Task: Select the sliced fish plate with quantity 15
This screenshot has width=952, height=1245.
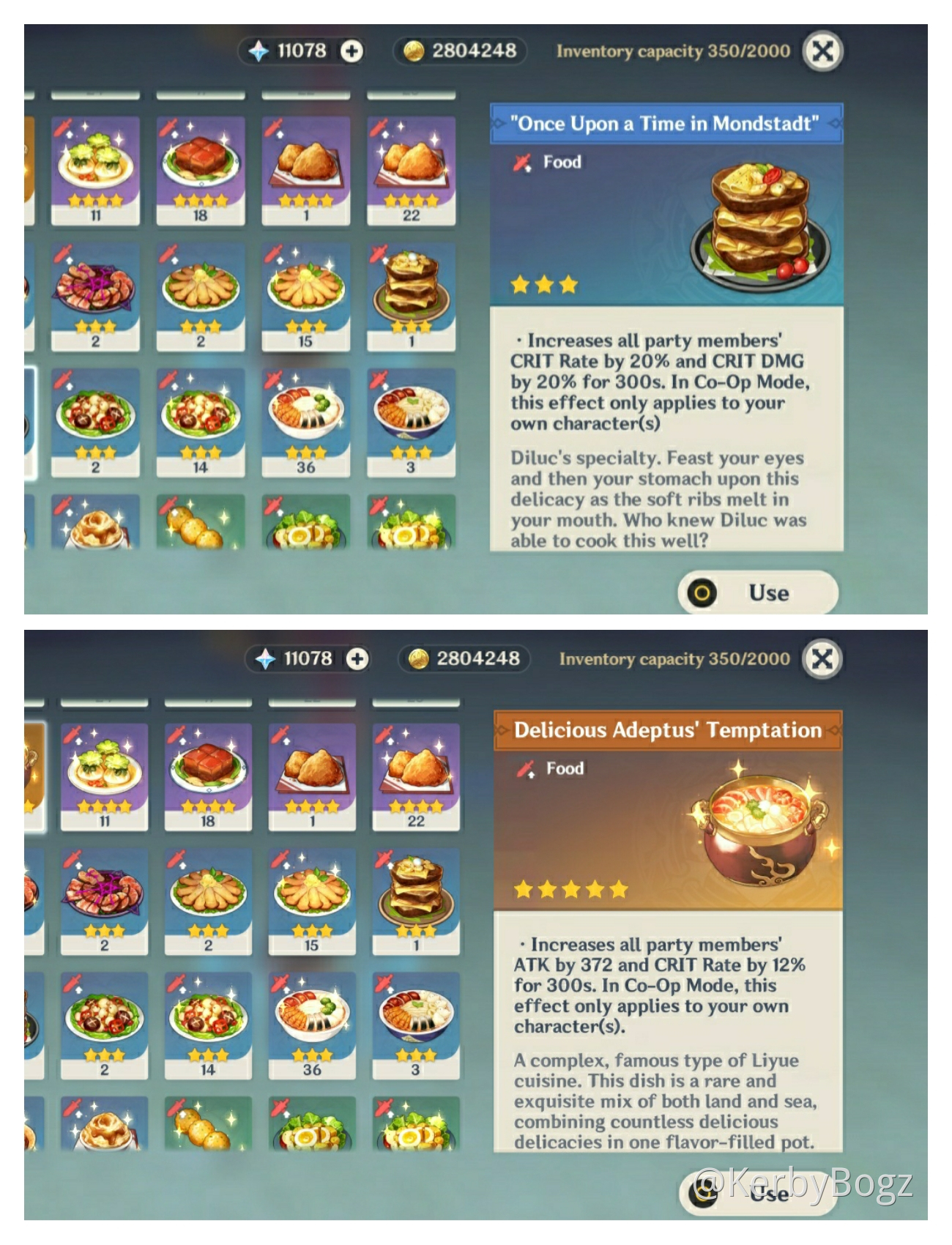Action: click(x=308, y=288)
